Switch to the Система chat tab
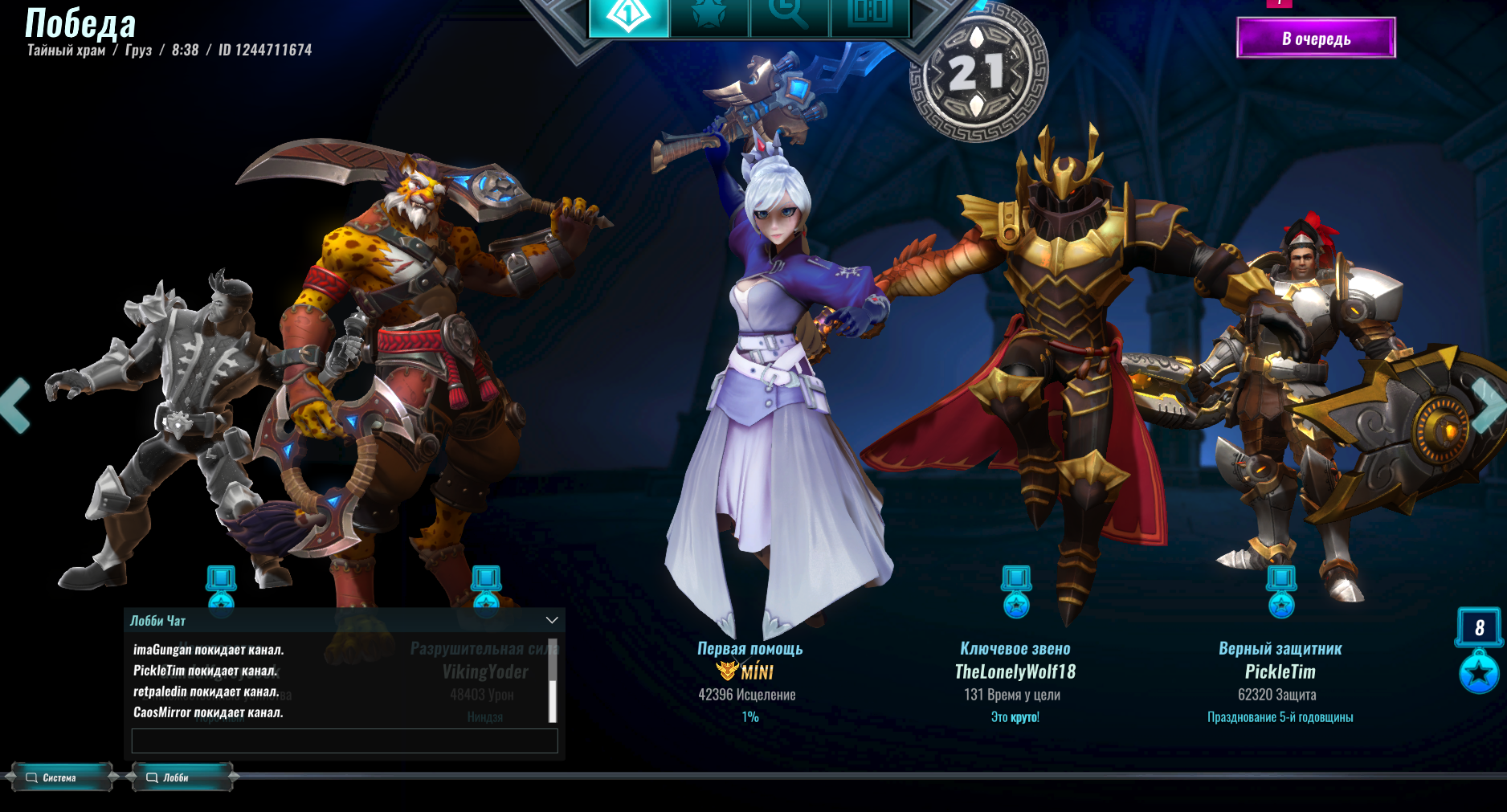 click(x=60, y=777)
